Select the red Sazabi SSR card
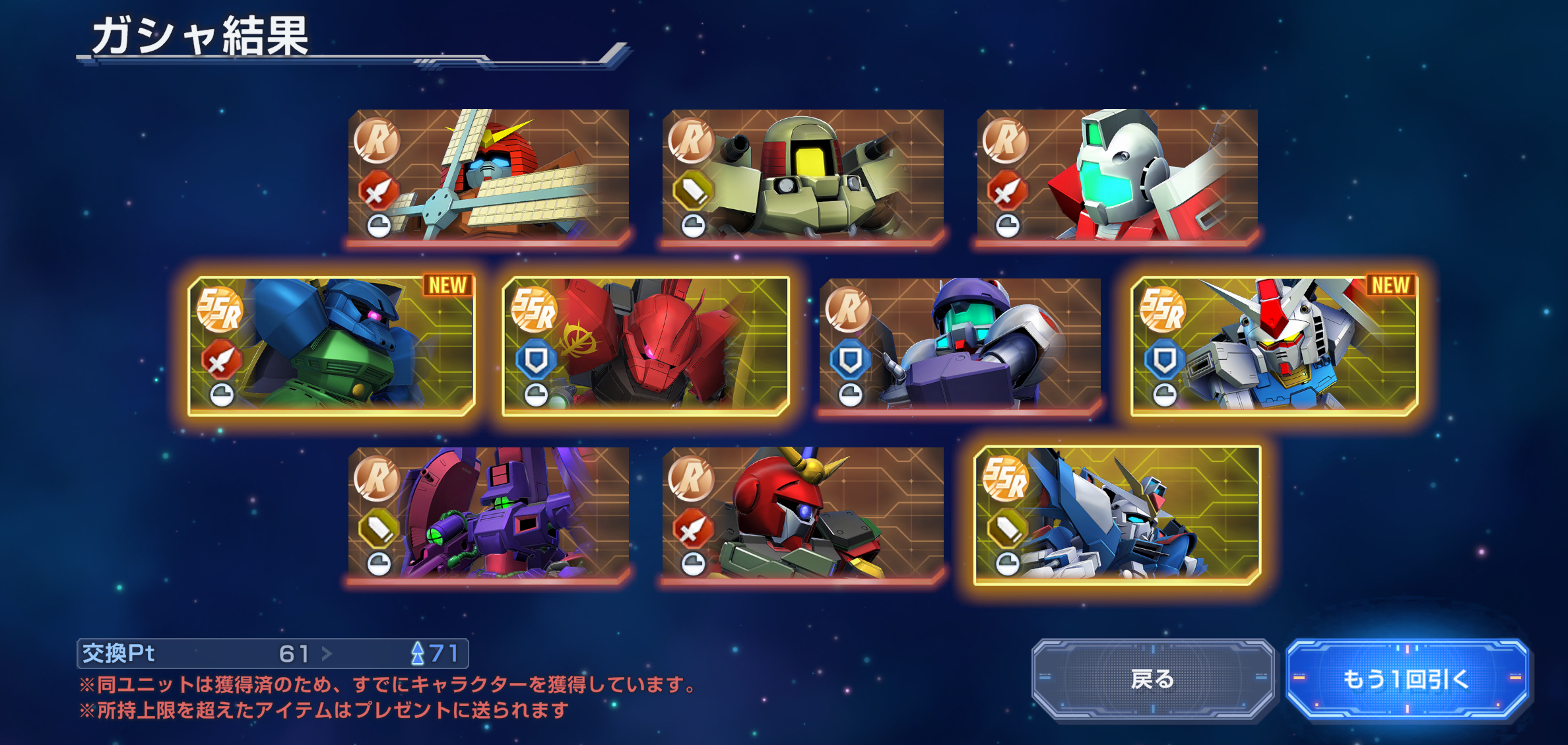Screen dimensions: 1568x745 (645, 345)
